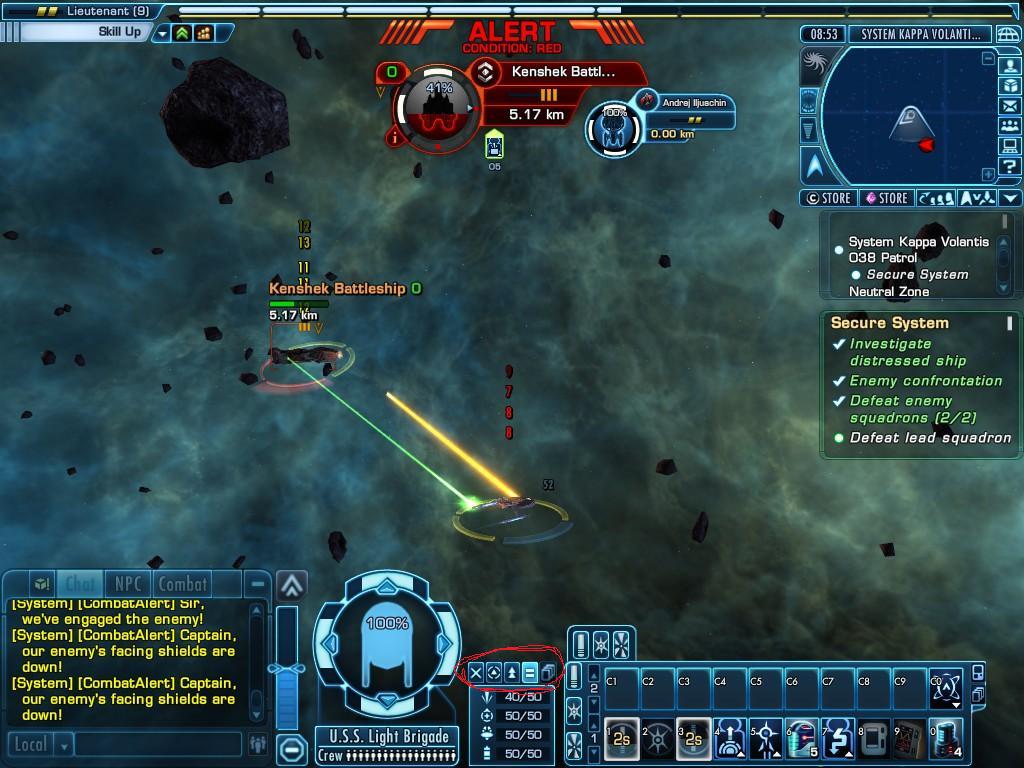
Task: Click the chat message input field
Action: (x=158, y=745)
